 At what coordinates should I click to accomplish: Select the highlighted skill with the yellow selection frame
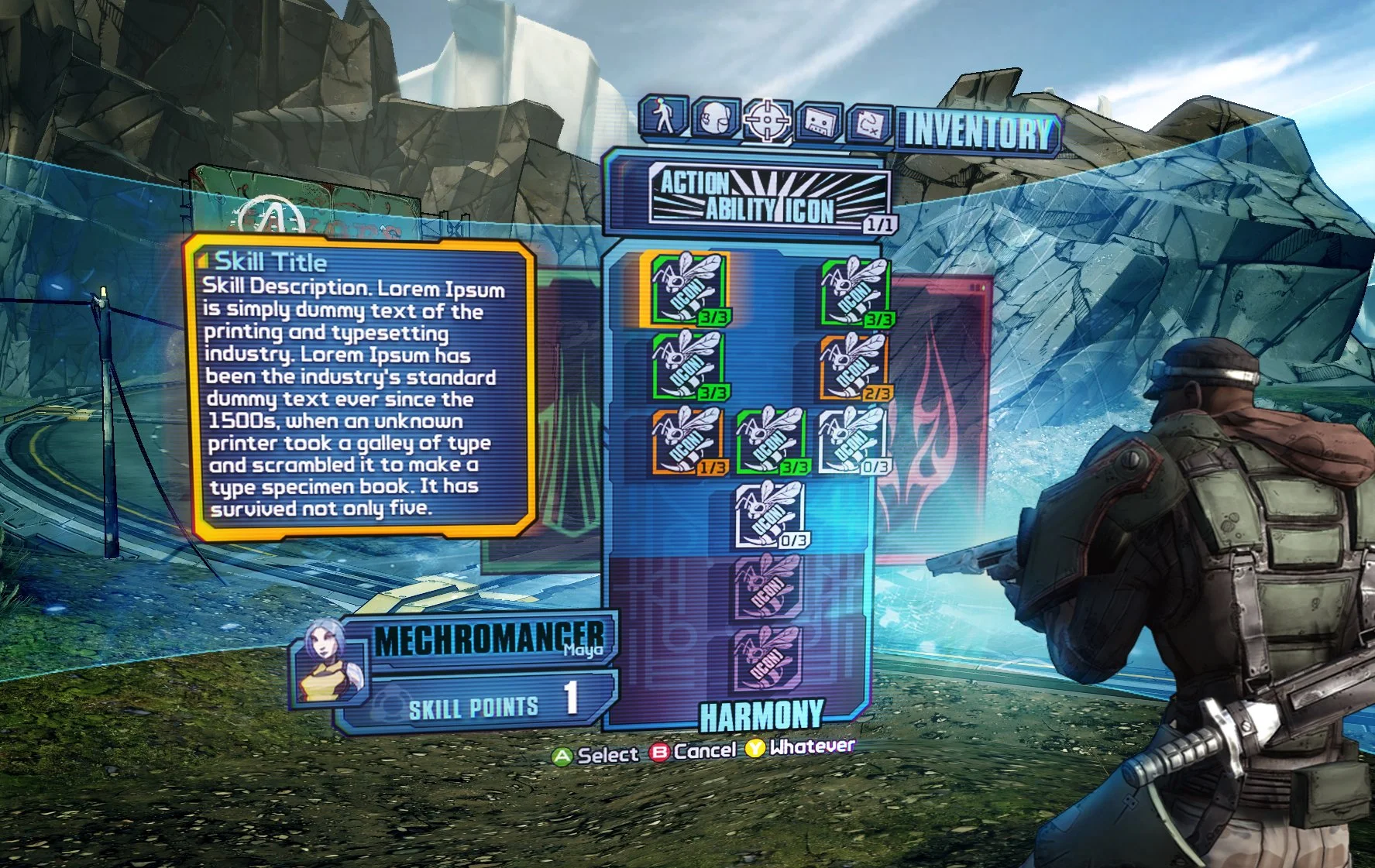(x=688, y=289)
